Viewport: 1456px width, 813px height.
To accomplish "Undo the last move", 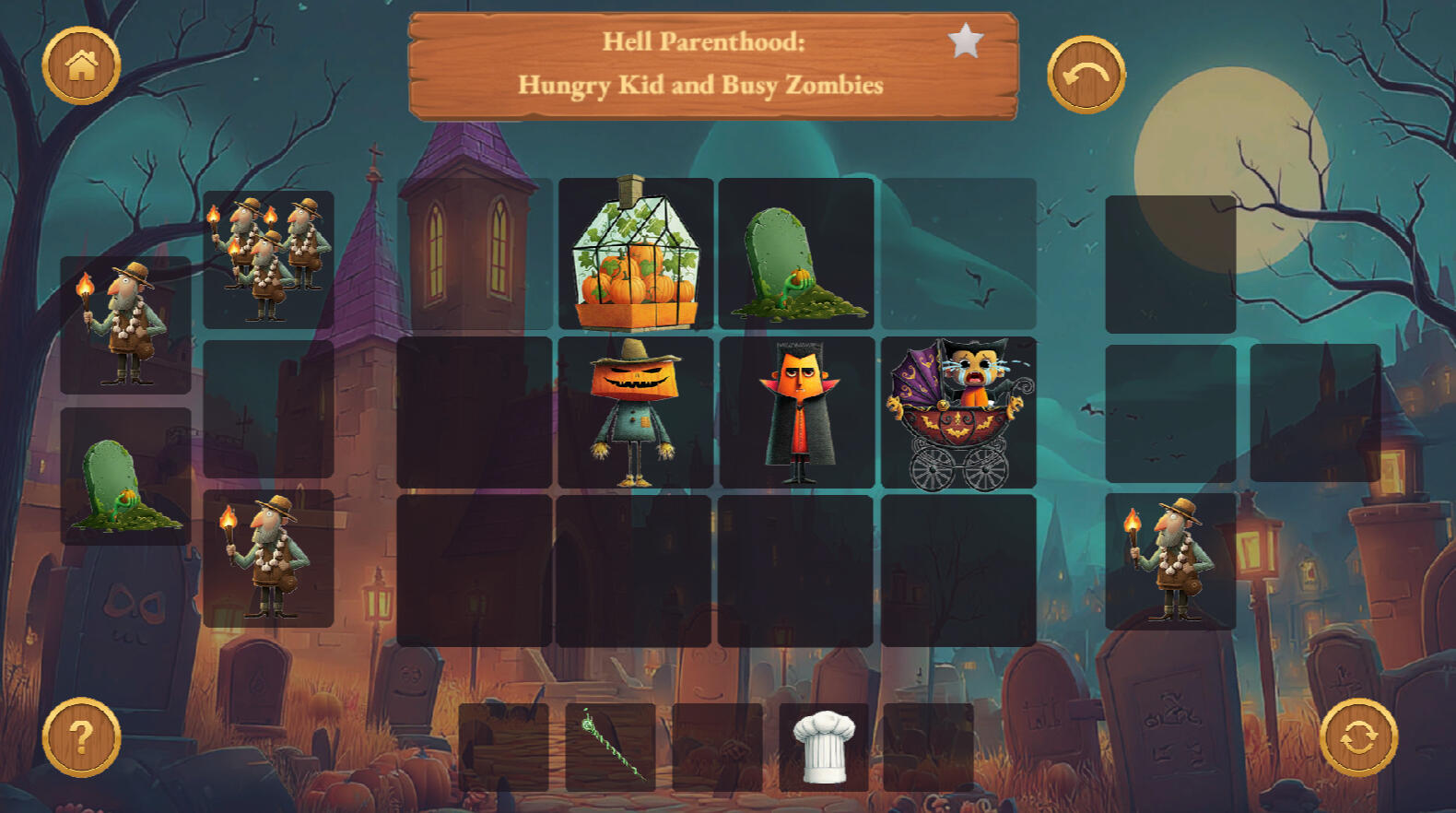I will pyautogui.click(x=1086, y=75).
